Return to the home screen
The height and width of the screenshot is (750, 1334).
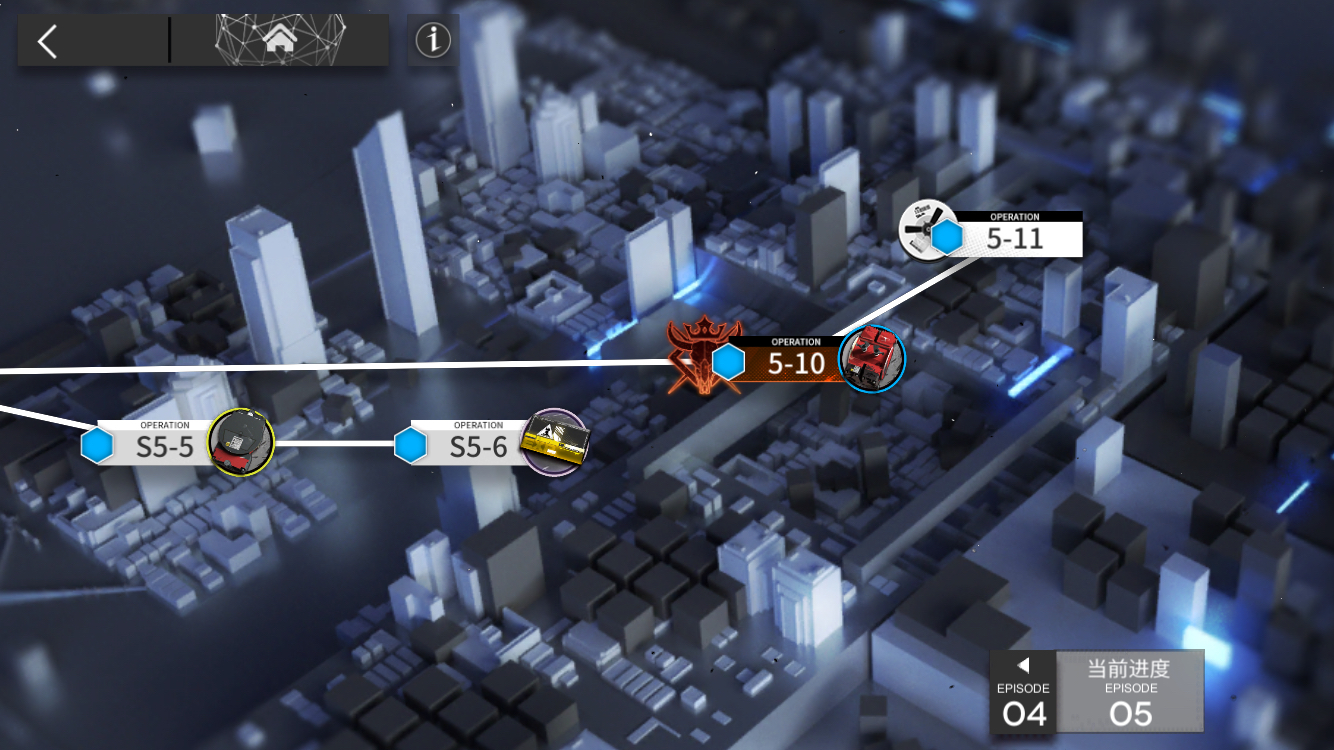click(x=281, y=40)
